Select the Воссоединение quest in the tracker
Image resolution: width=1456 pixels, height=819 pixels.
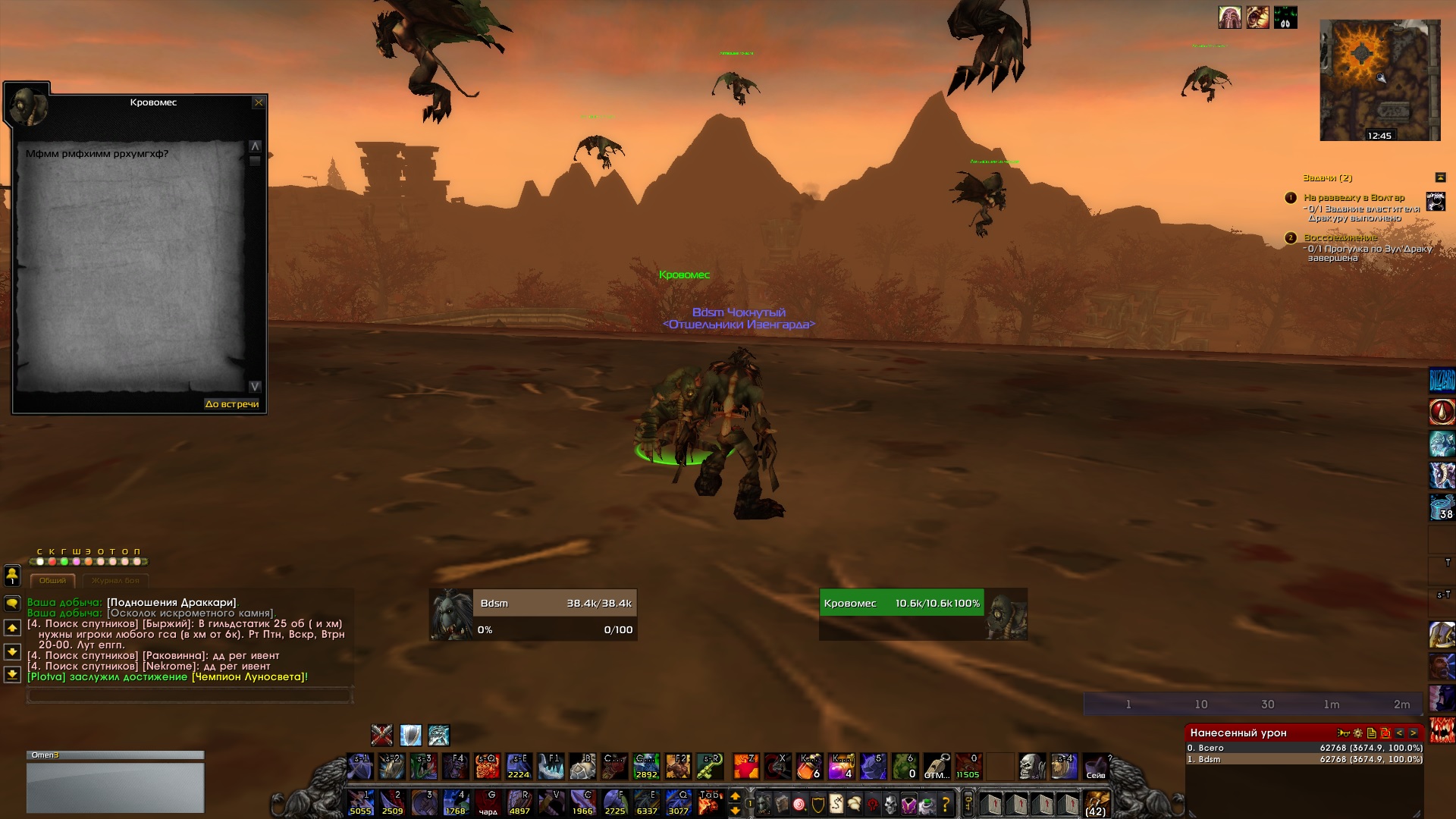pyautogui.click(x=1340, y=238)
